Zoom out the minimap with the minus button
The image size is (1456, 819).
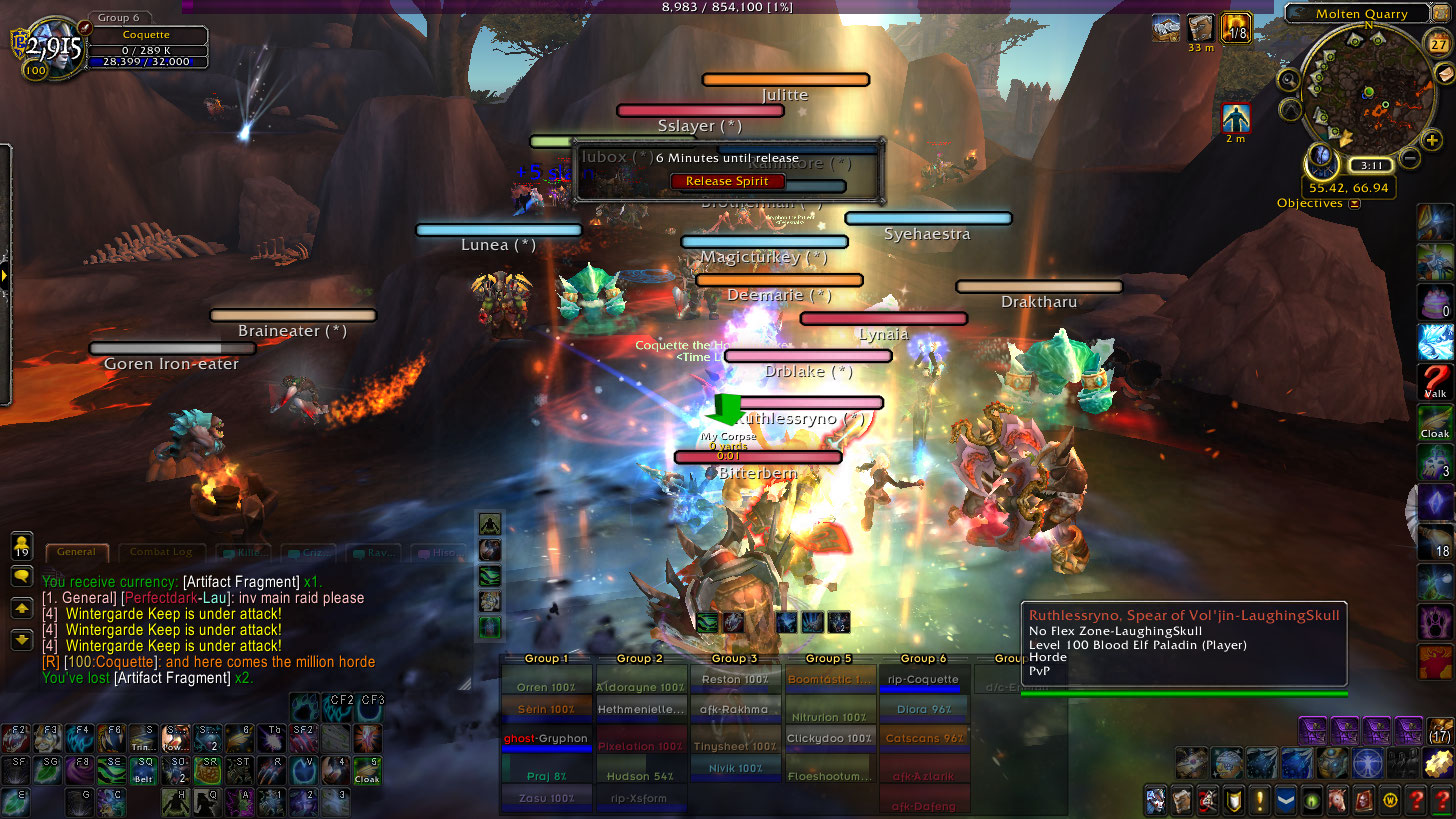[x=1409, y=157]
